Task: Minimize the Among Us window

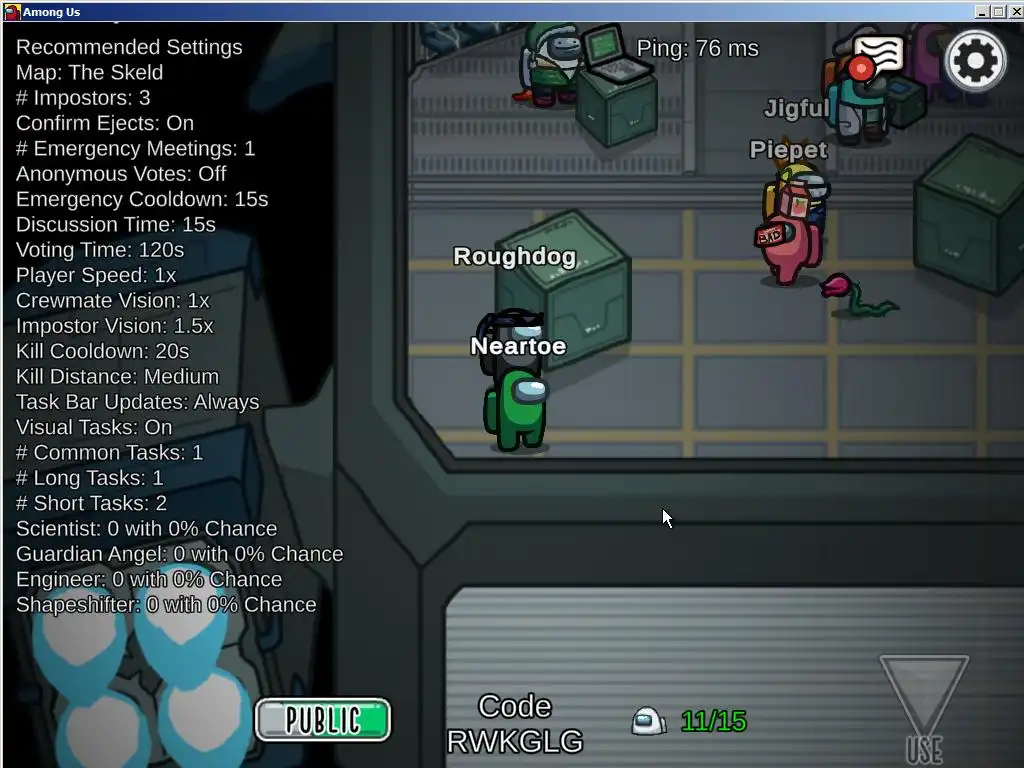Action: [982, 12]
